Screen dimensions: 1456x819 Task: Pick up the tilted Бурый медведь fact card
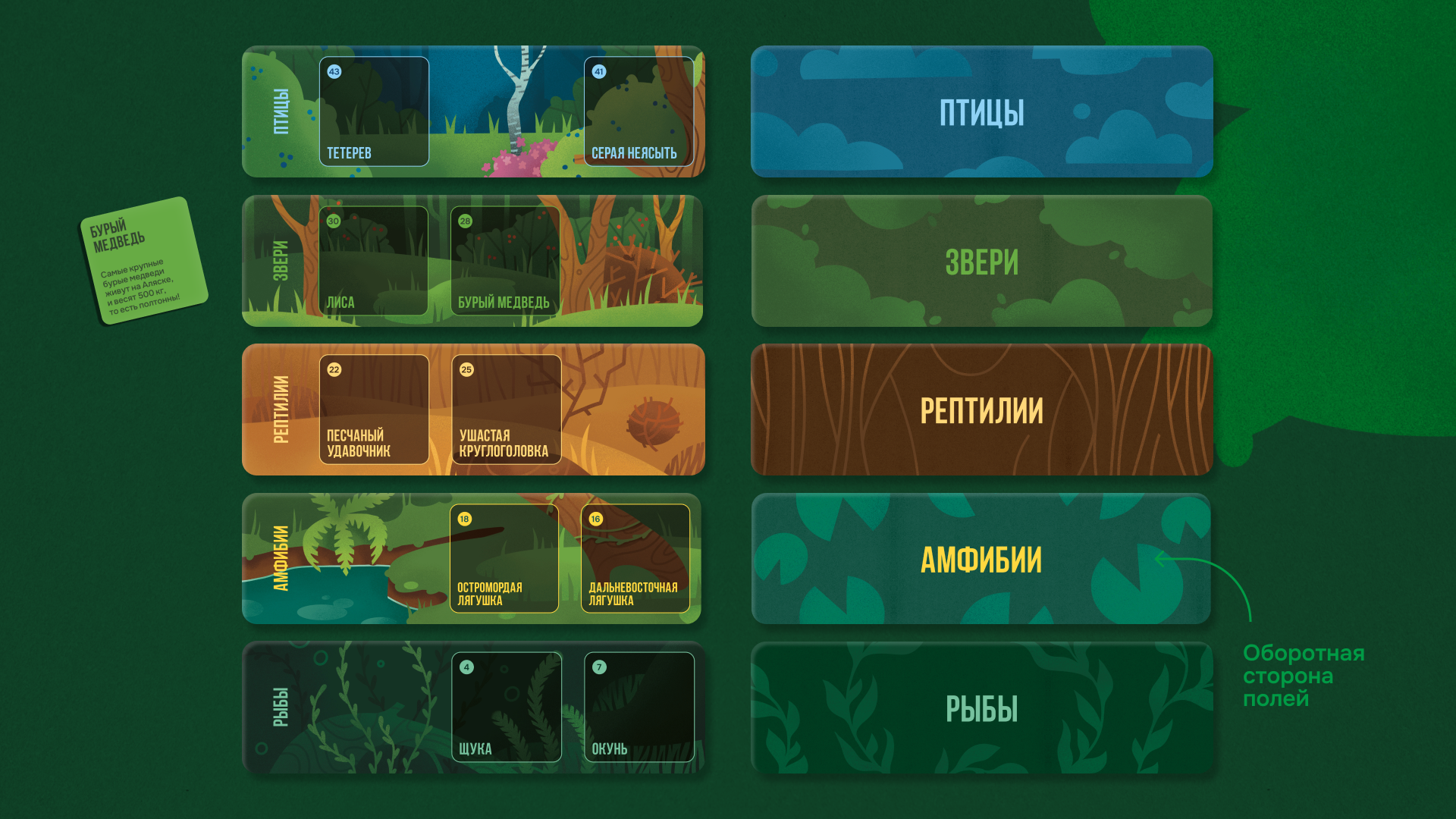point(143,260)
